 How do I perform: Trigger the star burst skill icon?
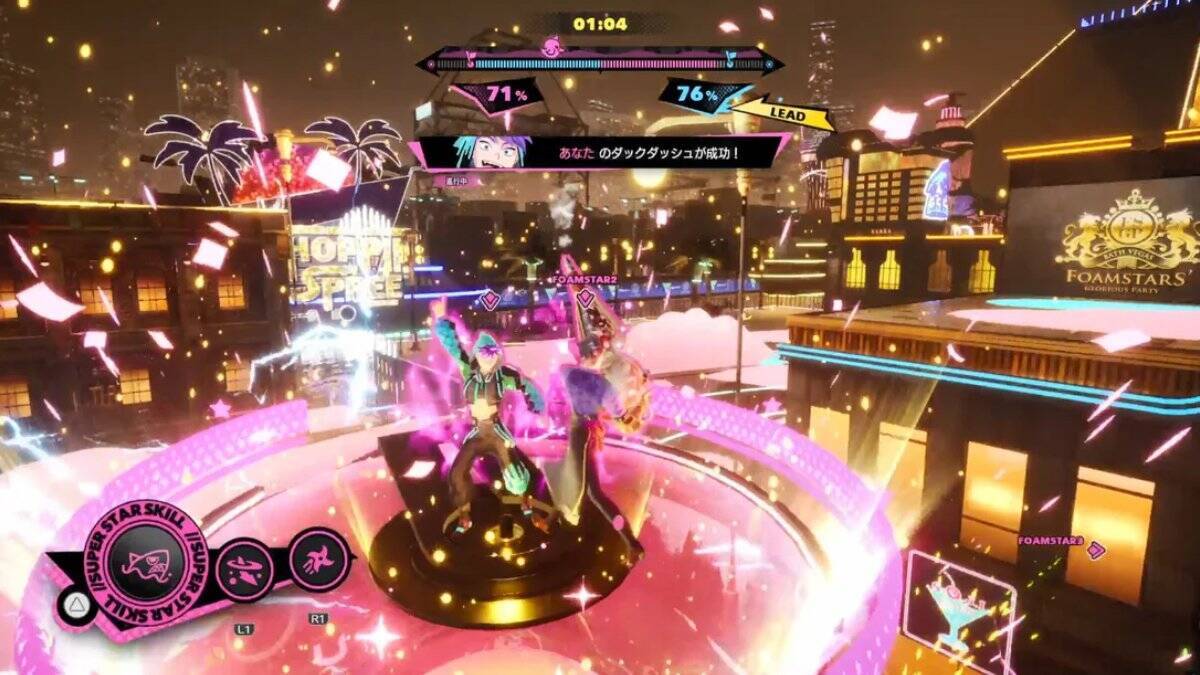[x=318, y=558]
